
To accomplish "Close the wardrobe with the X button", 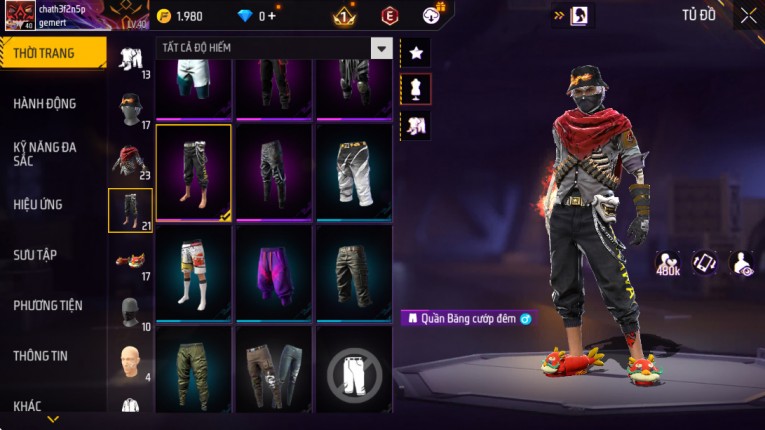I will click(747, 16).
